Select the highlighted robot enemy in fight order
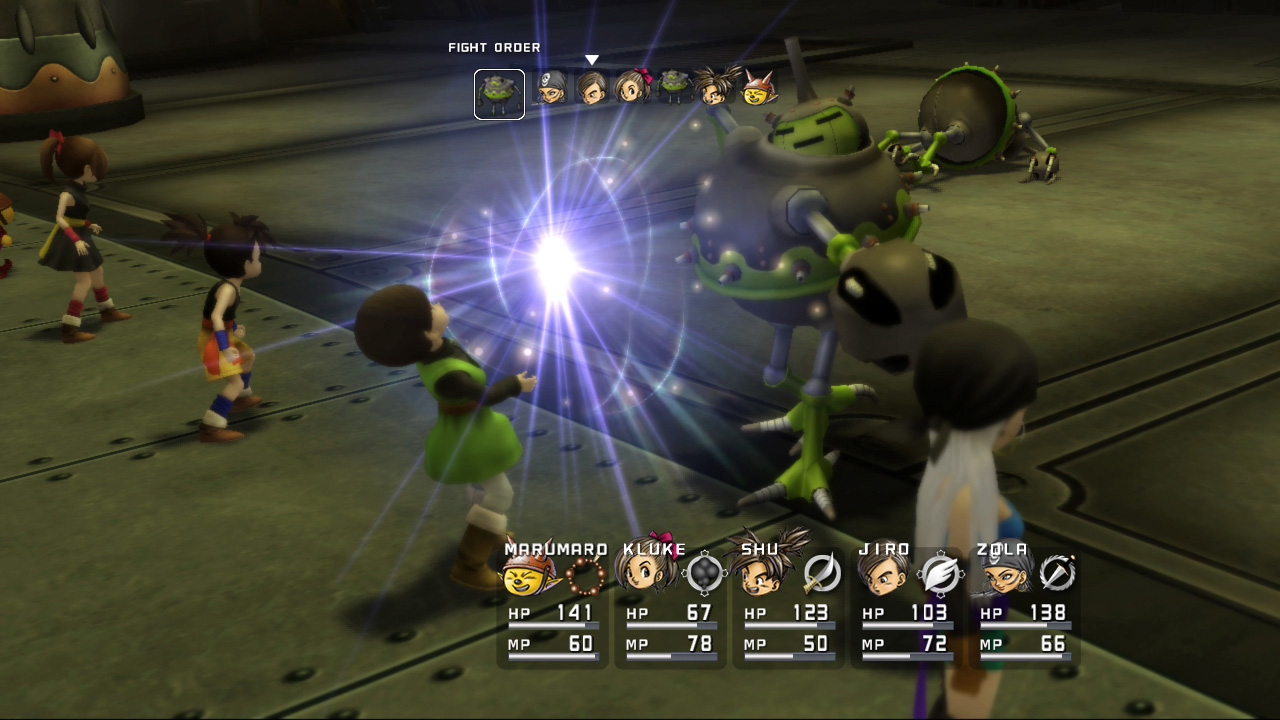Viewport: 1280px width, 720px height. pyautogui.click(x=499, y=94)
